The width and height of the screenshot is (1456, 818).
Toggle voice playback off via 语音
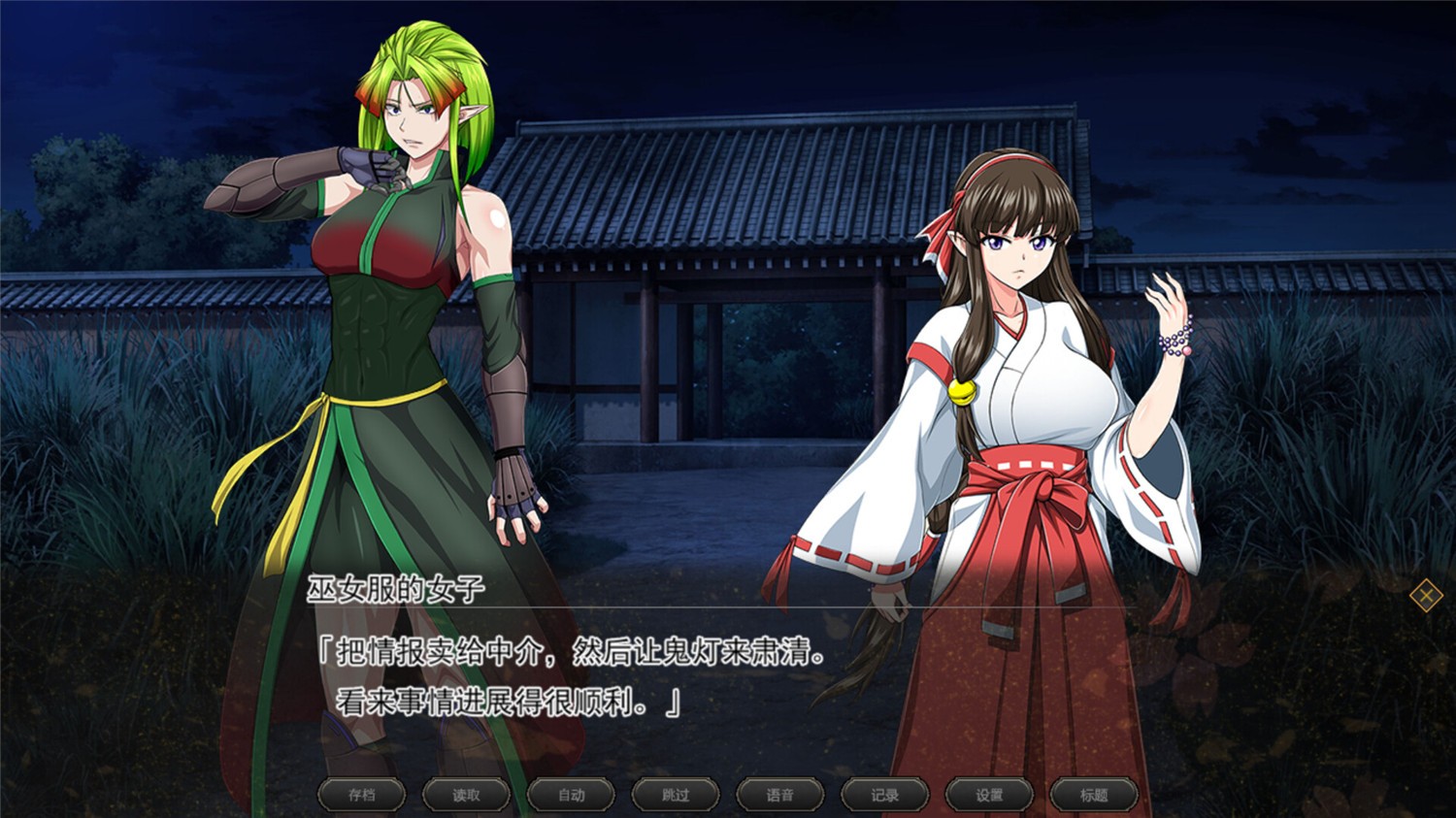tap(779, 794)
